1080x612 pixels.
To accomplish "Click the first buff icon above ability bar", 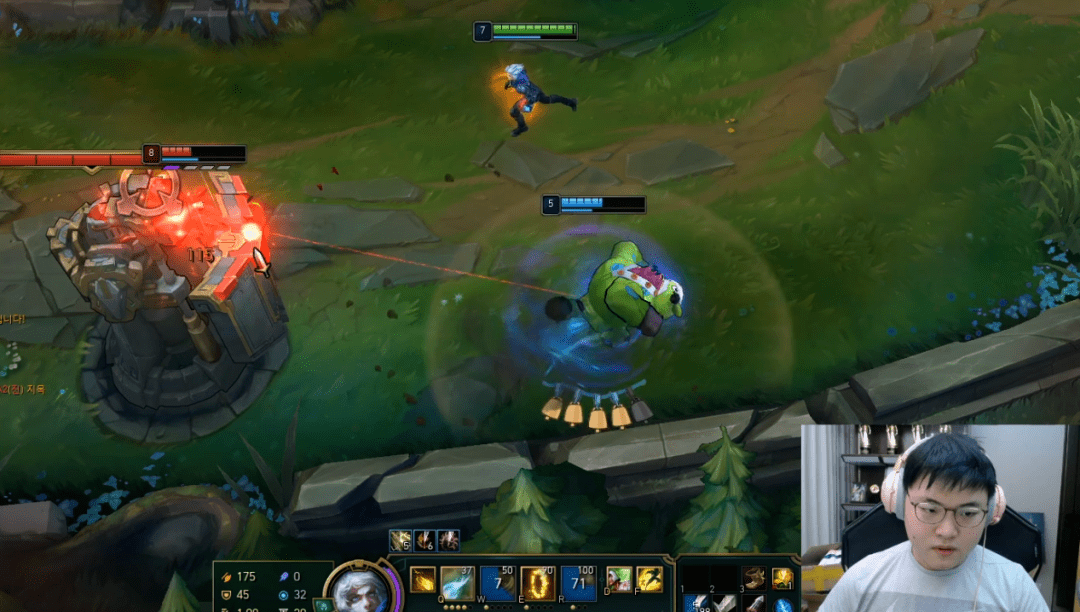I will tap(400, 541).
